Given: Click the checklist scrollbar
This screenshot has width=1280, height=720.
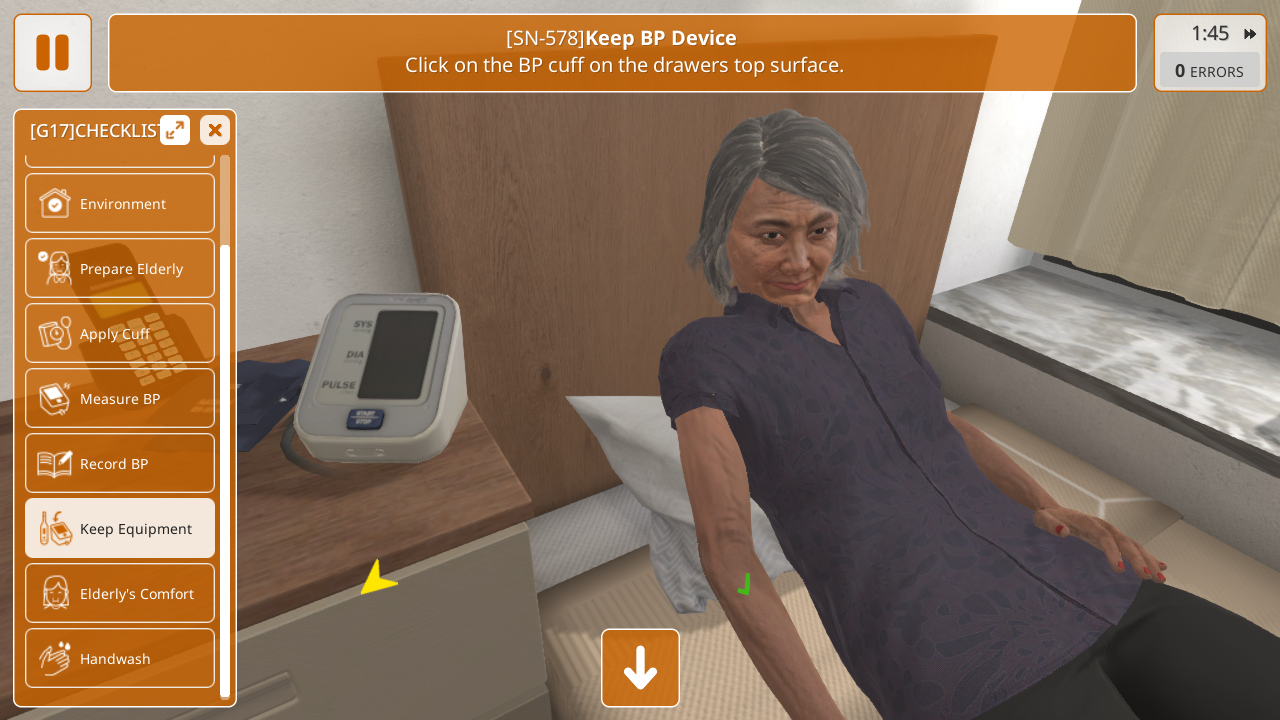Looking at the screenshot, I should click(x=225, y=470).
